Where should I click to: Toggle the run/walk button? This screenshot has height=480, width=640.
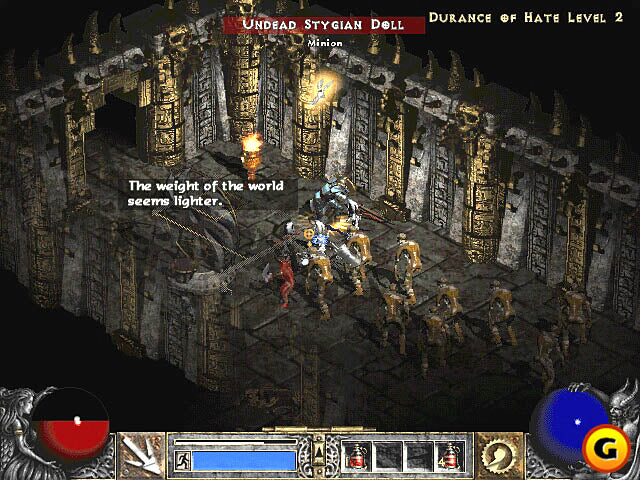[x=182, y=460]
